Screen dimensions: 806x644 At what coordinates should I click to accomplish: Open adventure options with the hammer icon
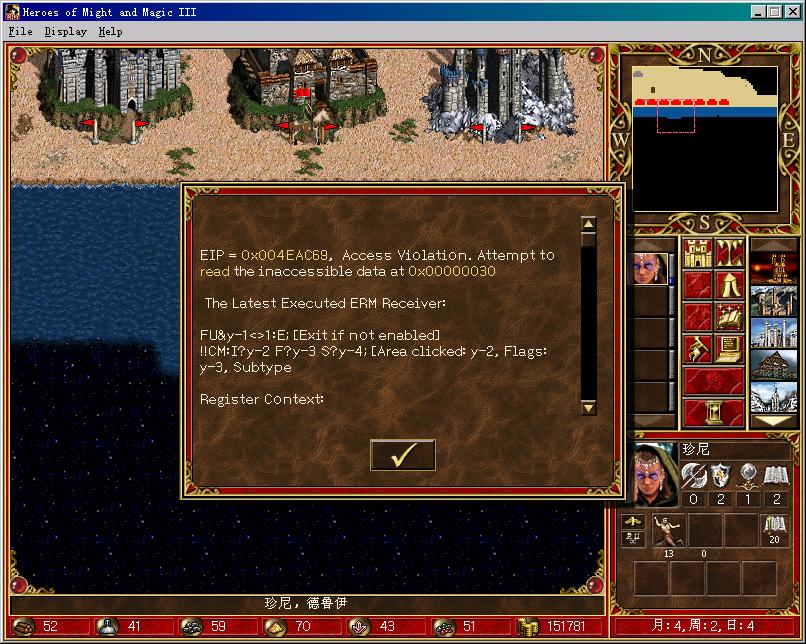tap(696, 349)
